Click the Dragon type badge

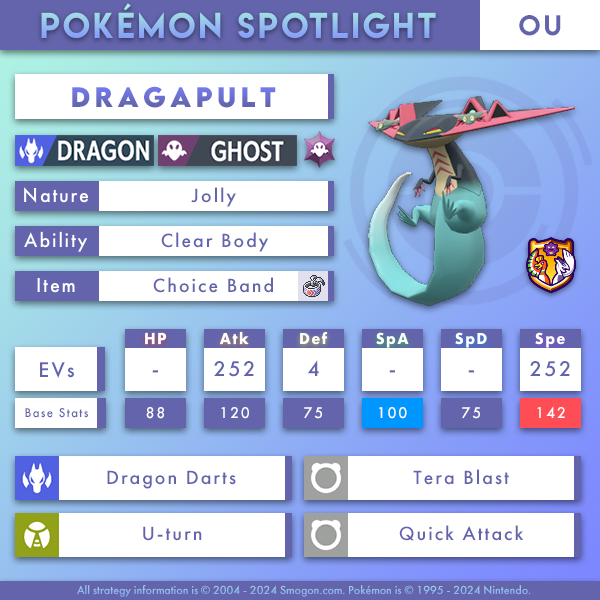pos(85,151)
